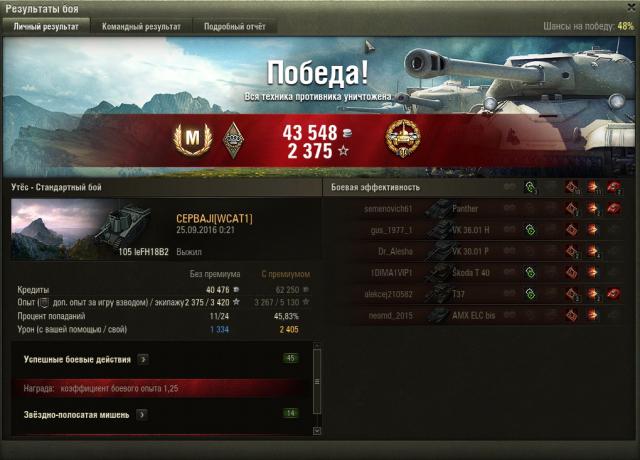Click the mission list scrollbar up arrow

click(318, 343)
